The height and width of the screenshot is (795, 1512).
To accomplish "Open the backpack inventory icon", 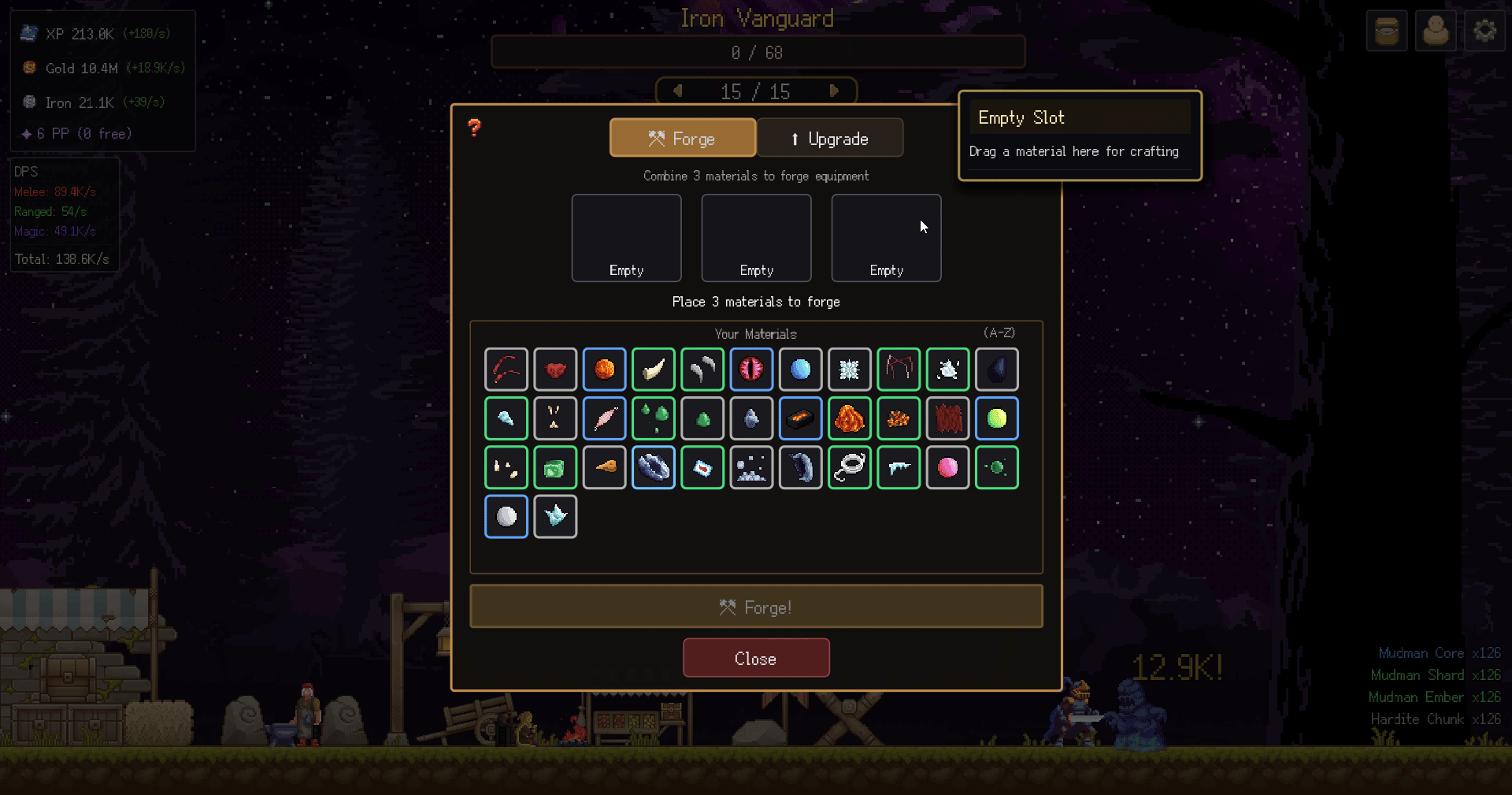I will 1386,32.
